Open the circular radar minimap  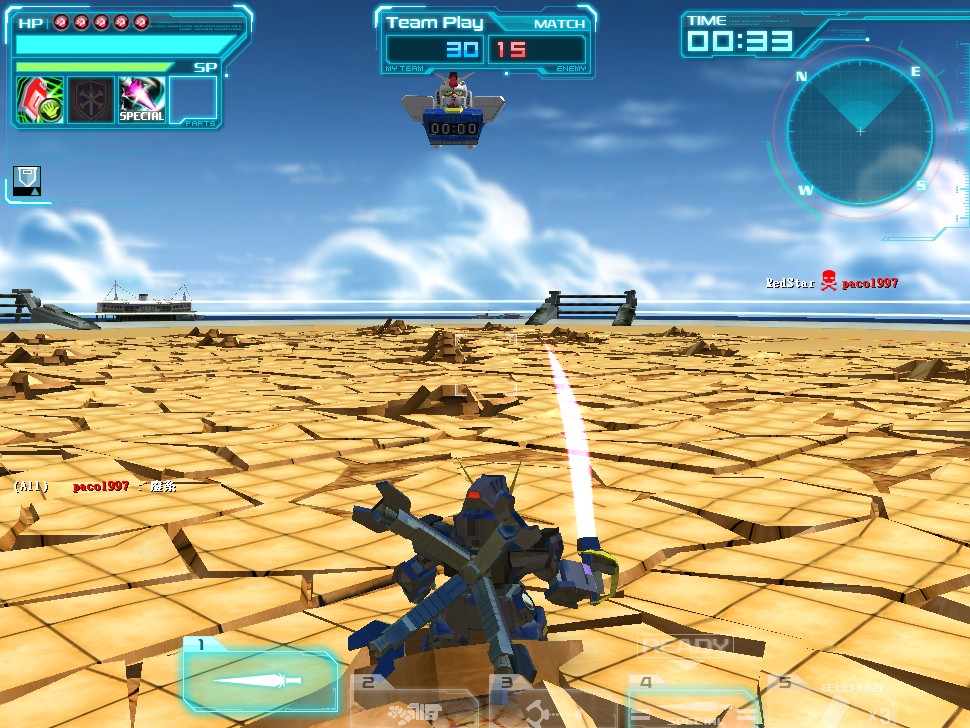pyautogui.click(x=859, y=130)
